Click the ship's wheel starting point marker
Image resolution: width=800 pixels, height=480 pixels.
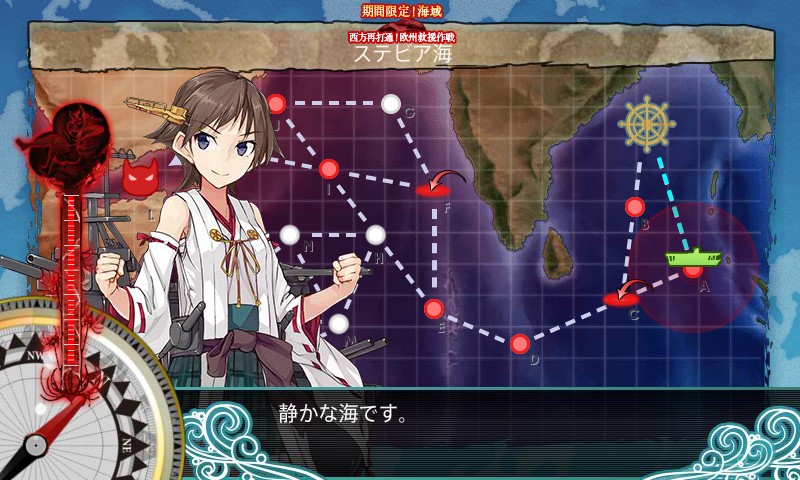[x=646, y=124]
